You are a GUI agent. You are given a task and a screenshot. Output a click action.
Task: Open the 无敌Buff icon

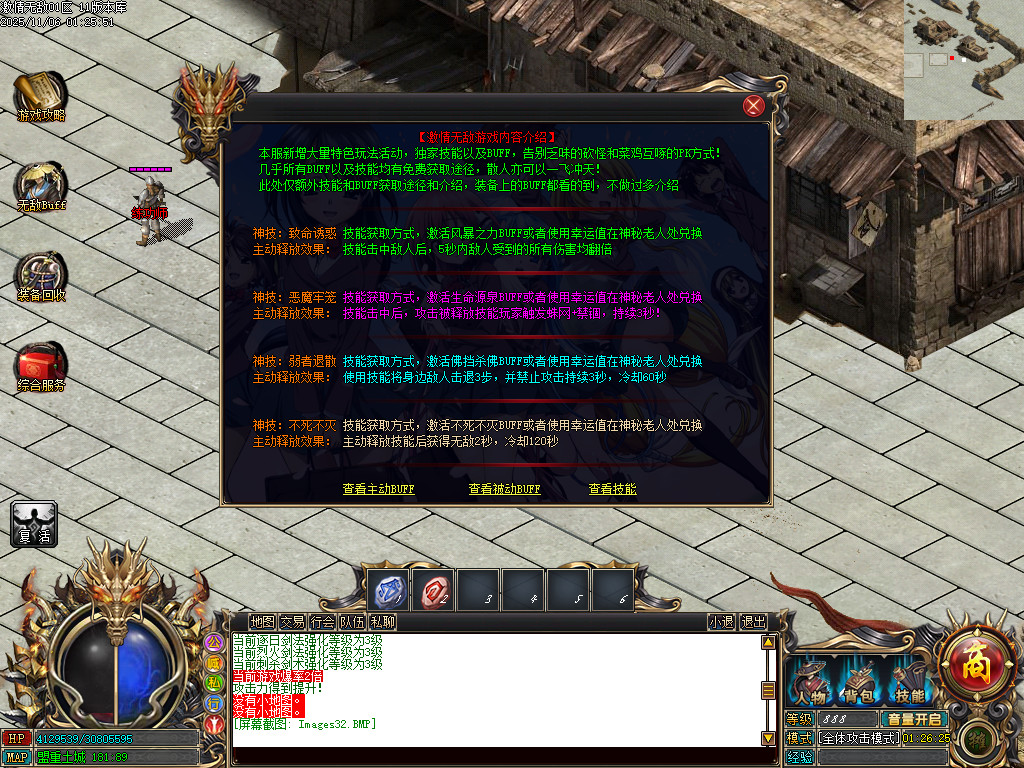(41, 186)
